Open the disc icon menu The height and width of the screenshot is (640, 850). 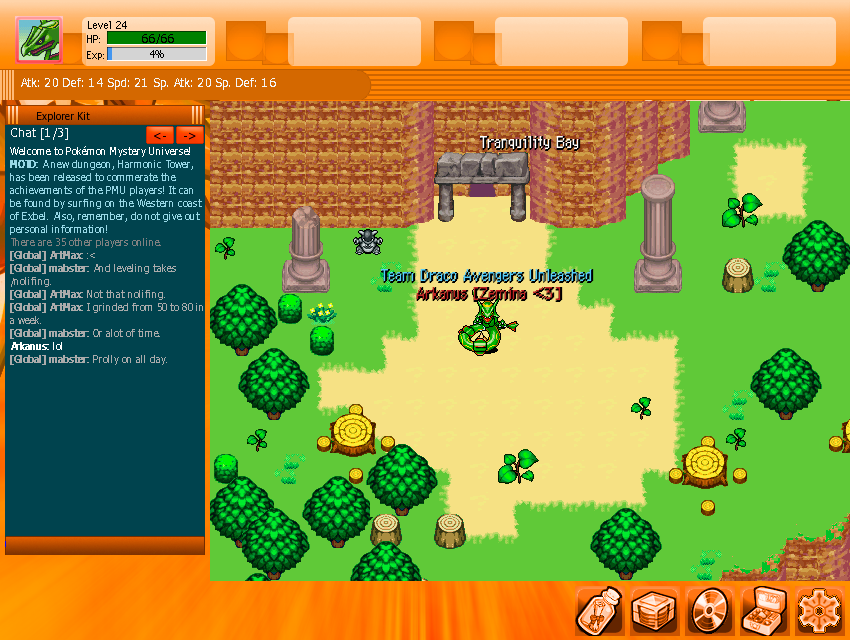click(x=711, y=610)
